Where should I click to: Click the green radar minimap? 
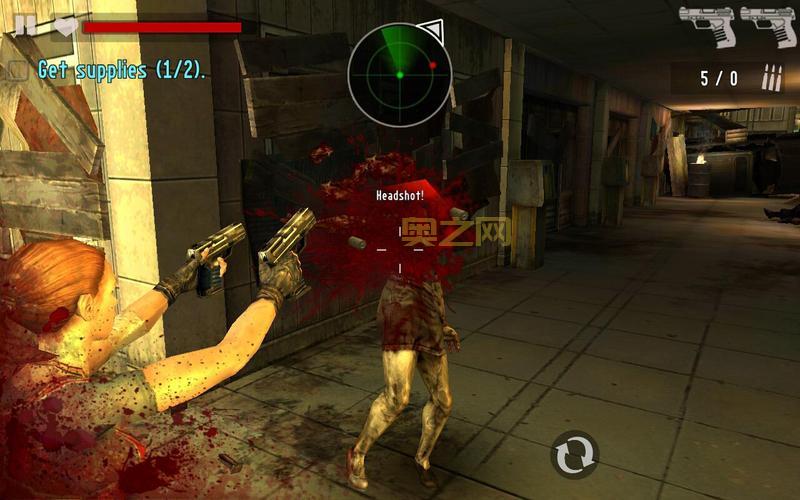coord(400,74)
